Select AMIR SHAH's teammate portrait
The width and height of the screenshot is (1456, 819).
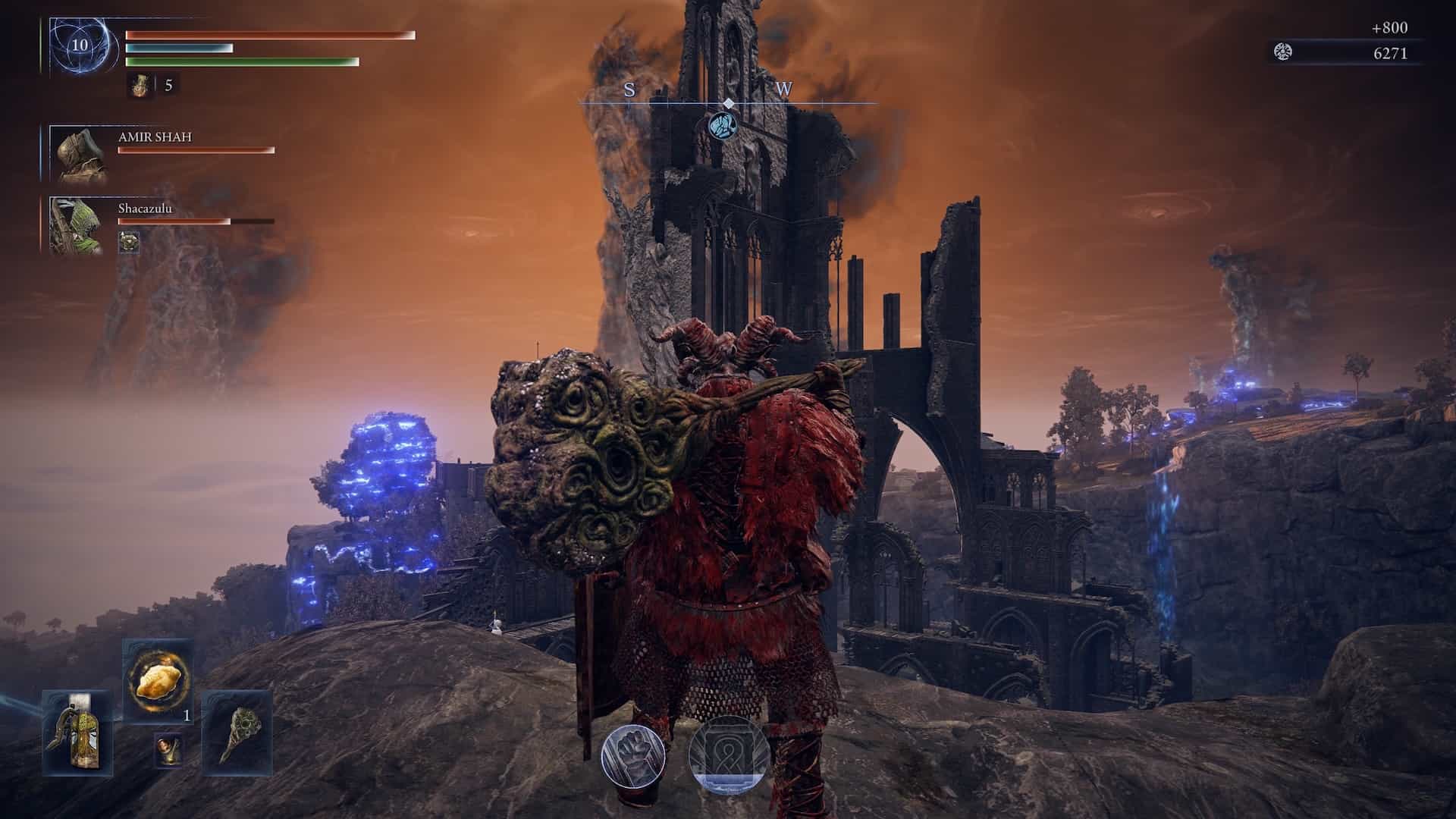pos(79,155)
